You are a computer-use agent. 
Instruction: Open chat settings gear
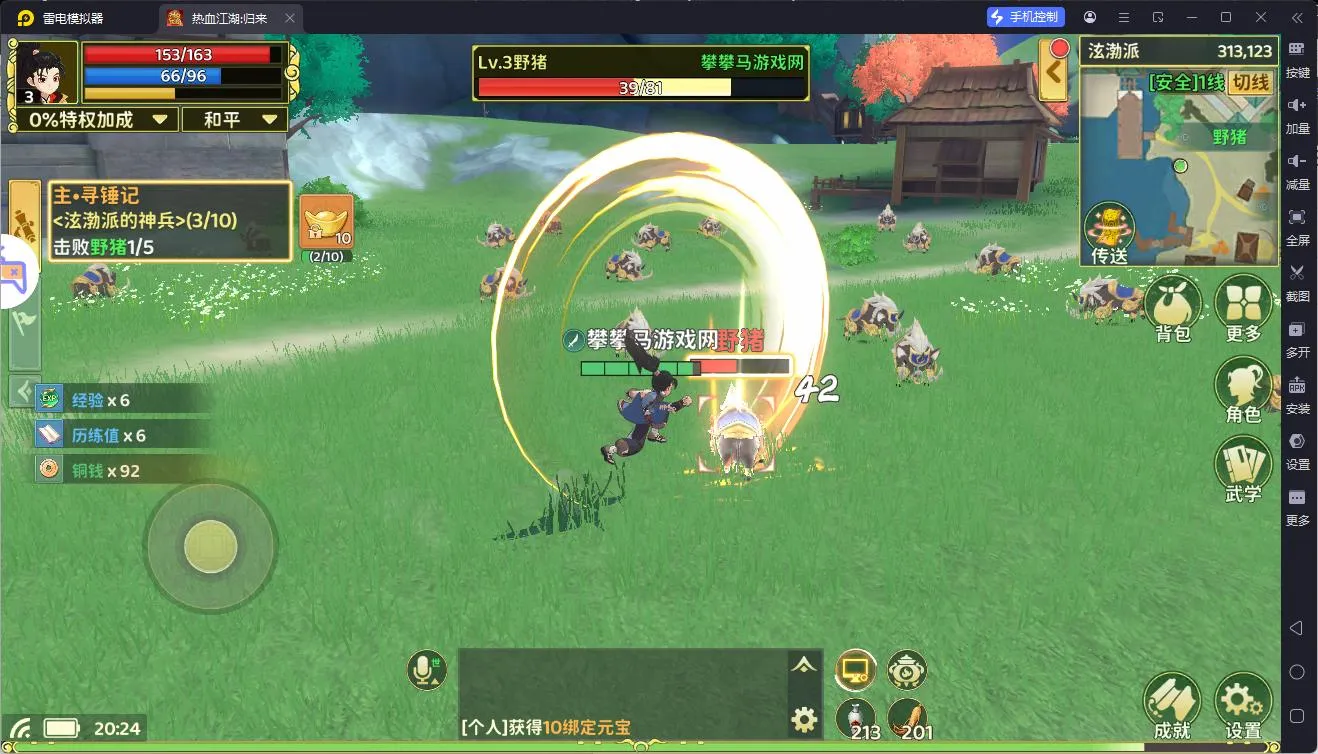click(x=804, y=718)
